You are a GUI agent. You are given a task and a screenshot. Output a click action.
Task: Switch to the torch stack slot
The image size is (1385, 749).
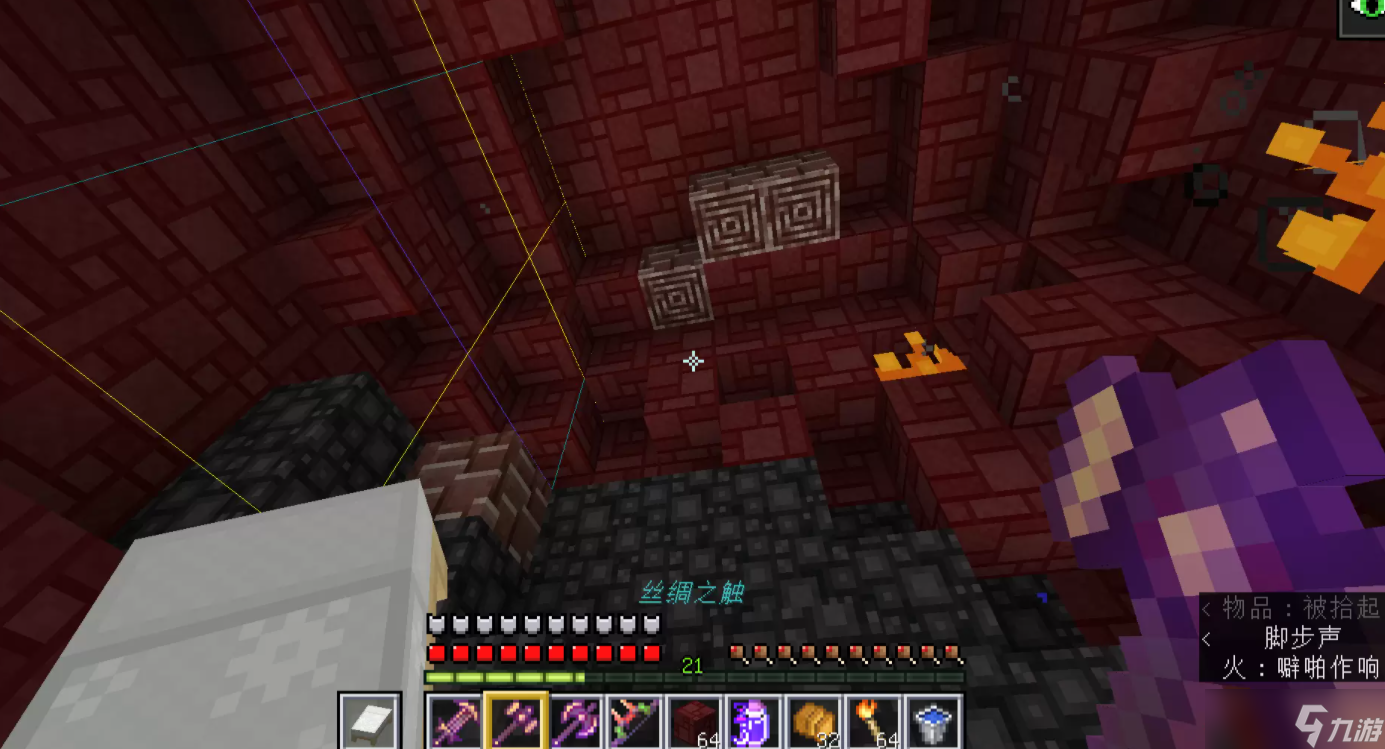[875, 720]
